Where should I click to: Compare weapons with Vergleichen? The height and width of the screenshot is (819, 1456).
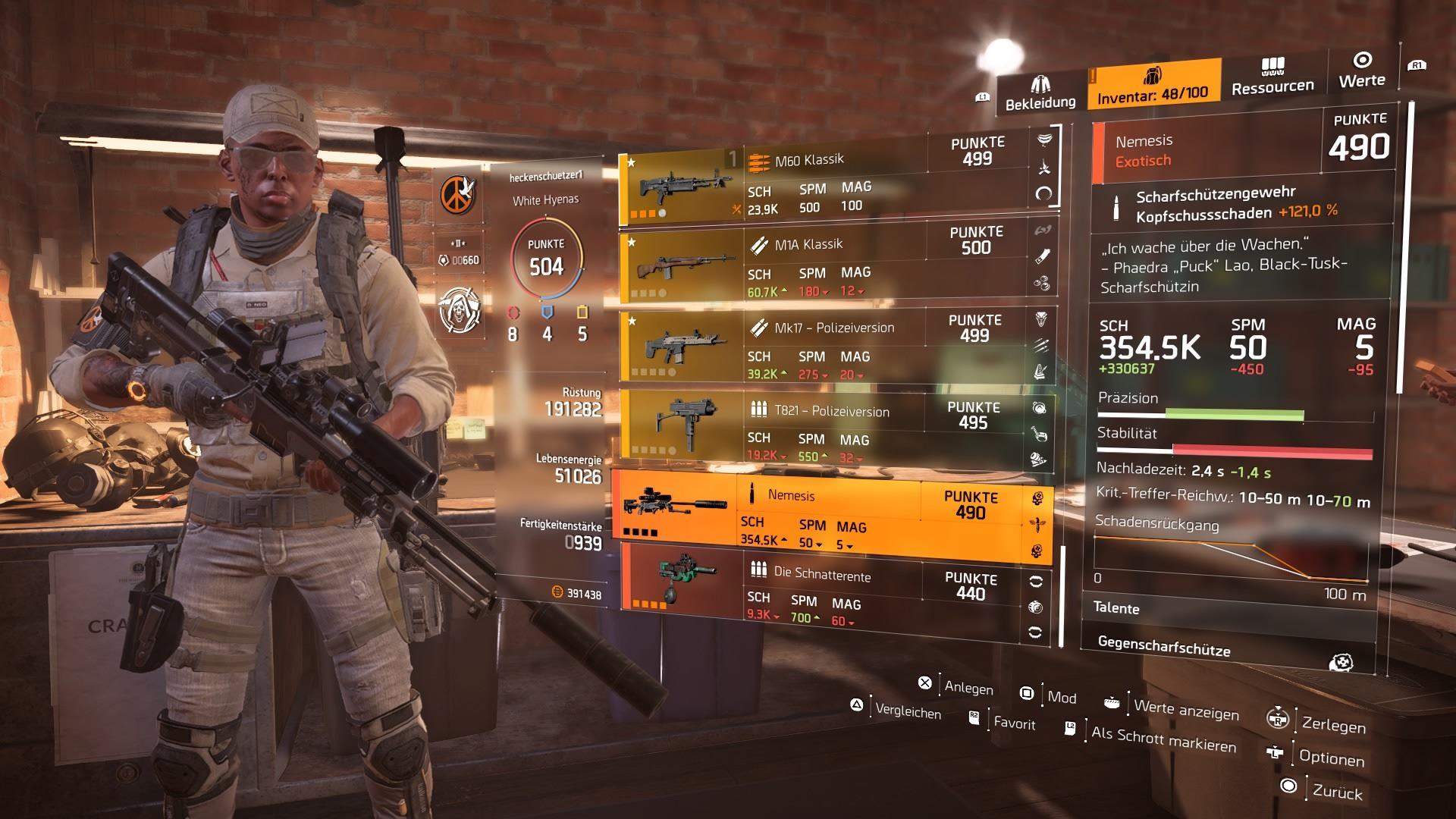click(x=907, y=711)
